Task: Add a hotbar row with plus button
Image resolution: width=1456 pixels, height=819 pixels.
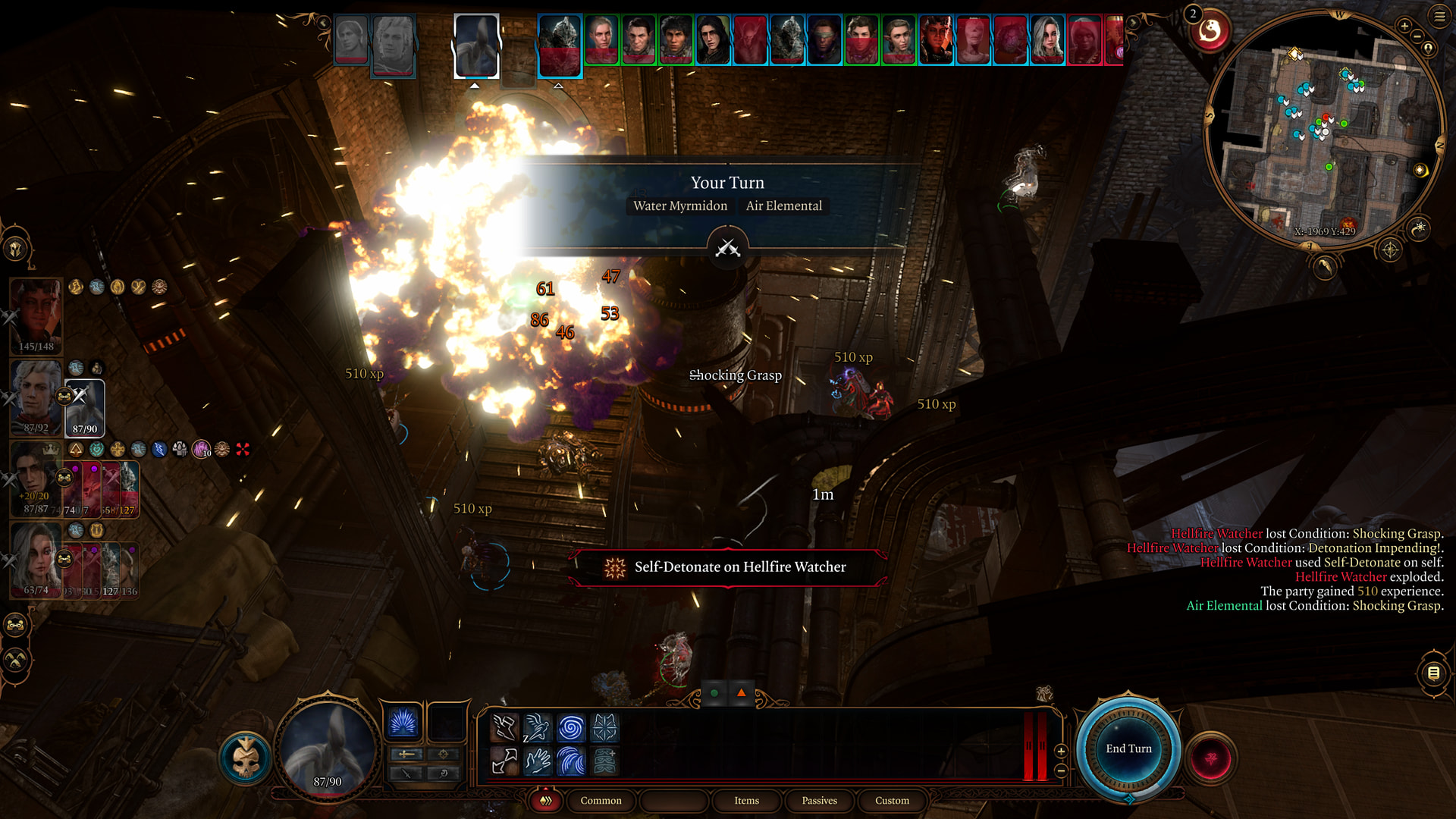Action: click(1061, 751)
